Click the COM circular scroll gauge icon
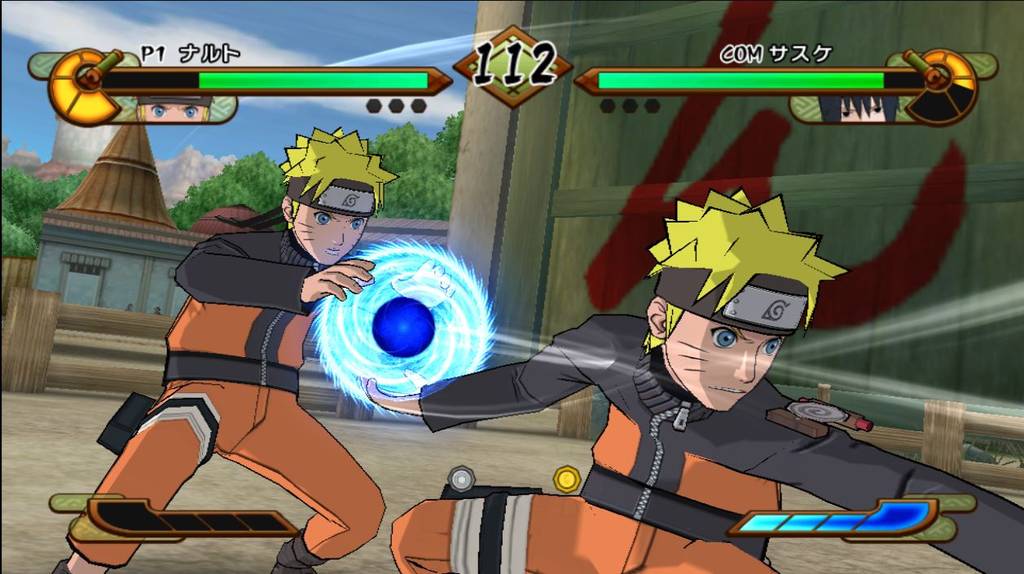The image size is (1024, 574). point(940,85)
